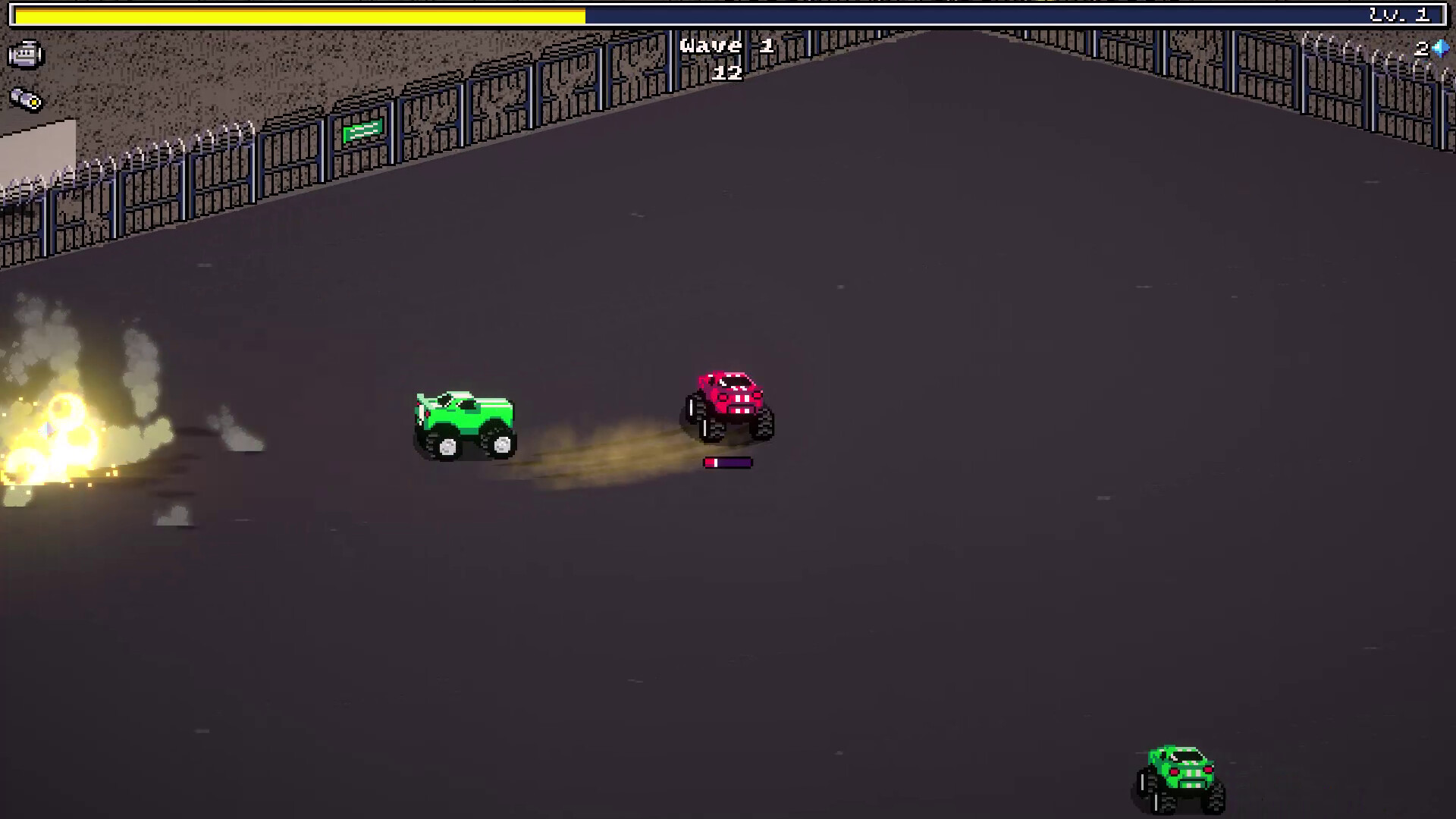Click the green player monster truck
This screenshot has width=1456, height=819.
click(463, 417)
